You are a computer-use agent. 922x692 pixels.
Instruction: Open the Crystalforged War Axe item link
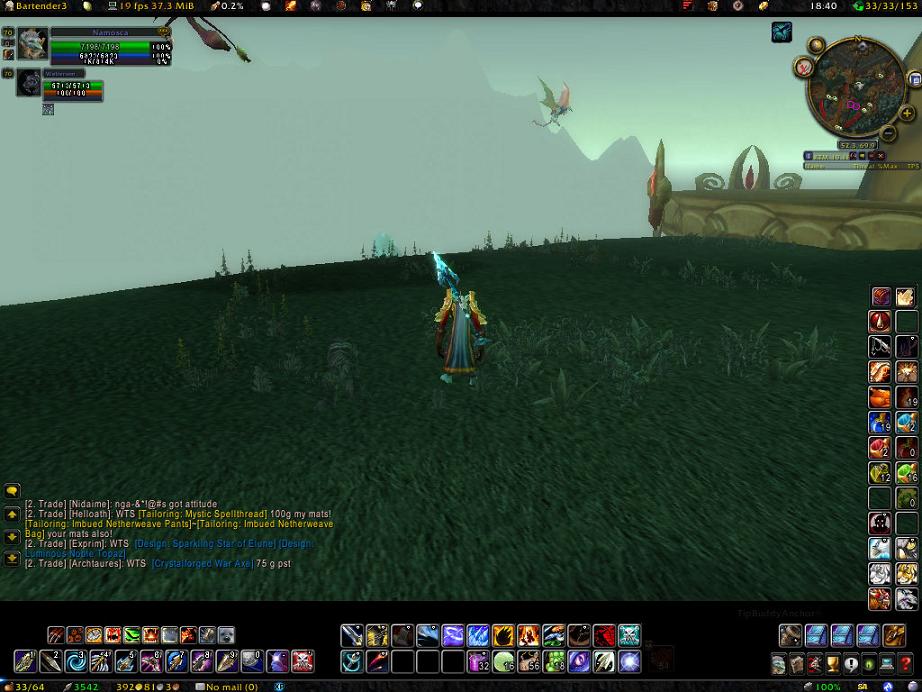pyautogui.click(x=202, y=564)
